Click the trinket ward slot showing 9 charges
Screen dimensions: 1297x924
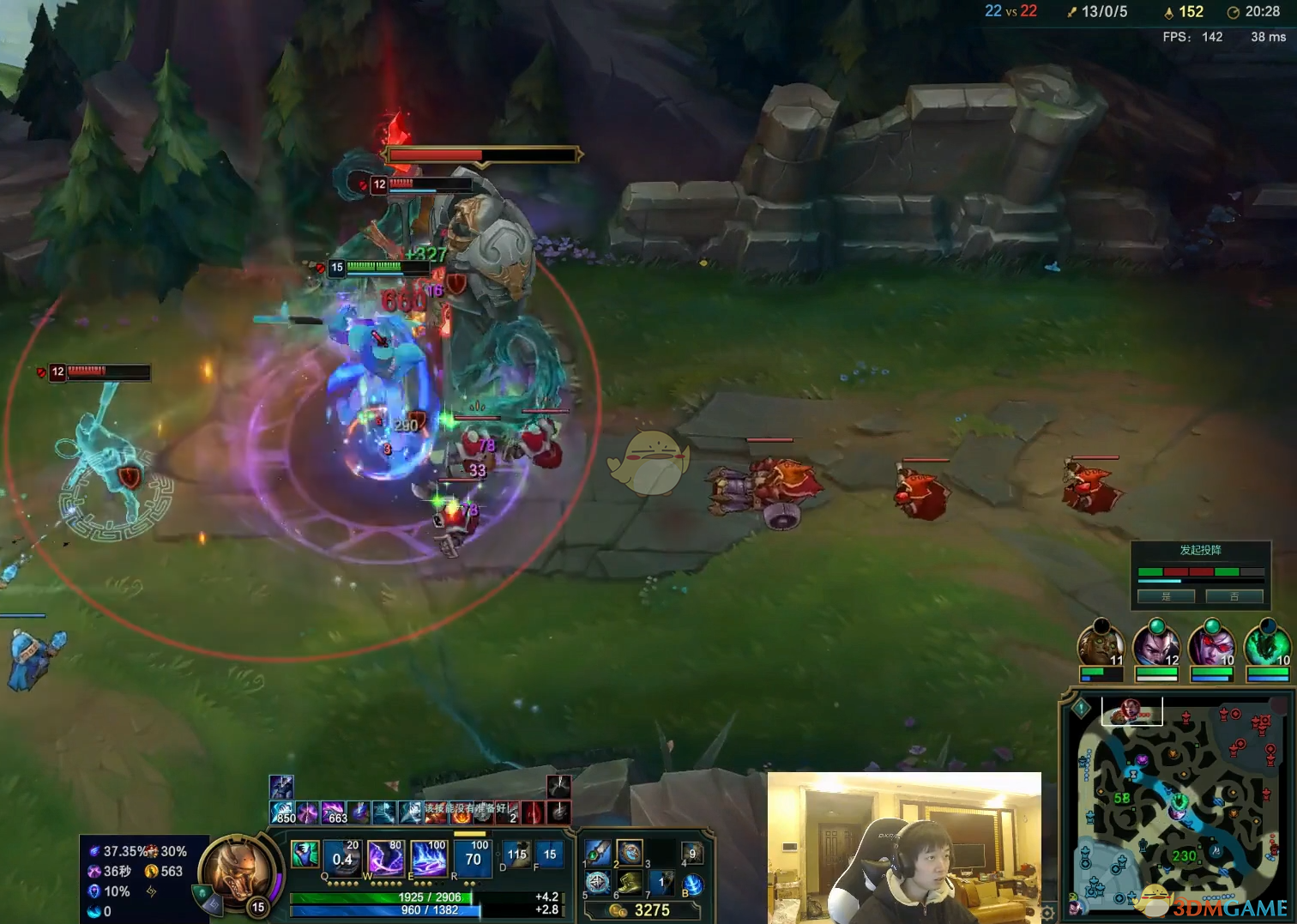coord(694,855)
